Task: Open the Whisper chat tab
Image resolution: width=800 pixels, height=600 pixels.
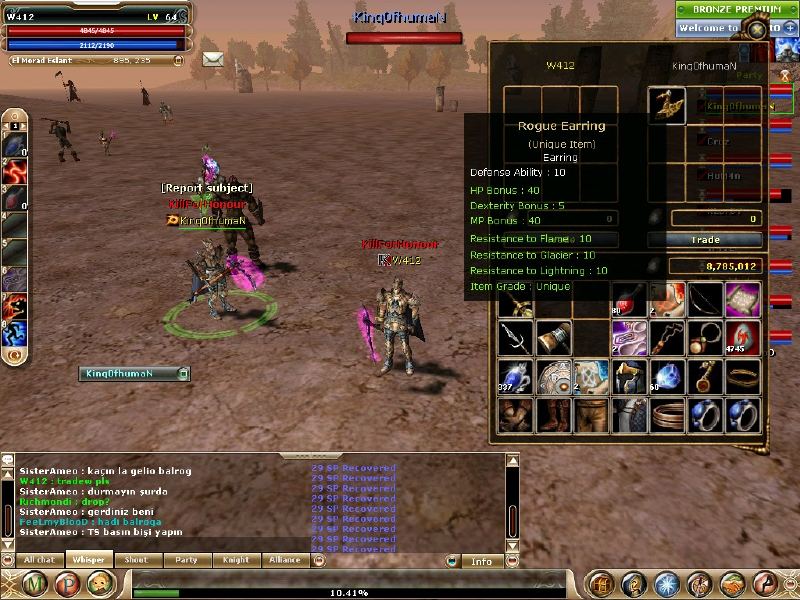Action: tap(89, 561)
